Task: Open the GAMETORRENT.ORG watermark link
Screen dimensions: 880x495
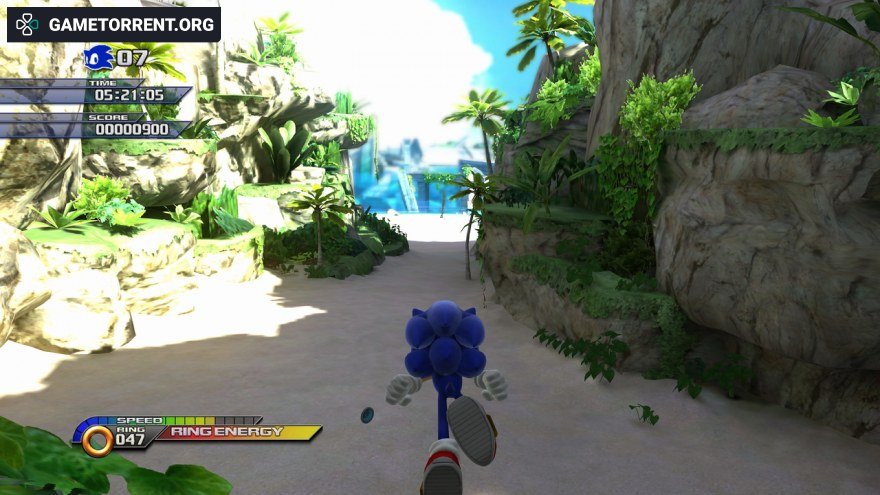Action: click(x=114, y=24)
